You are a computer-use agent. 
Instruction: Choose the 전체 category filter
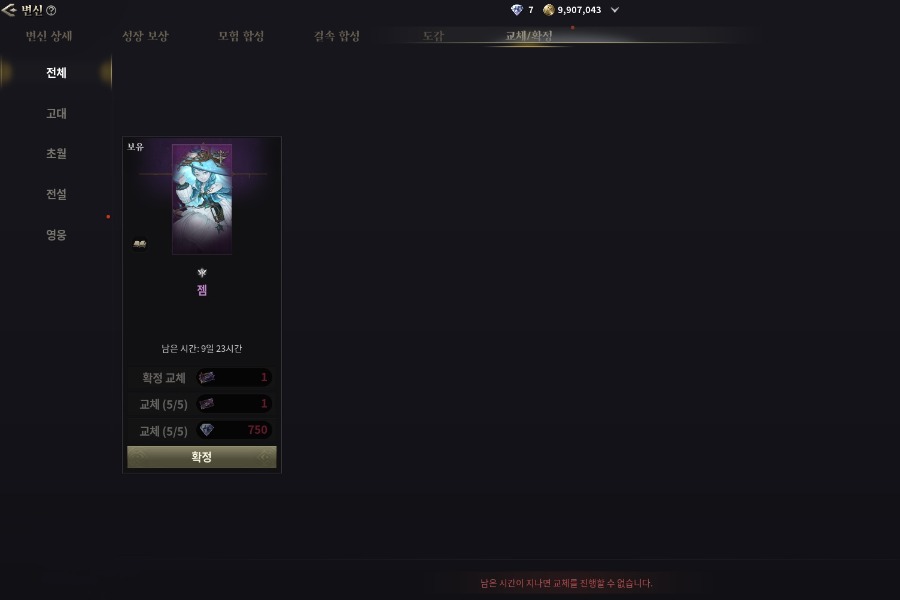56,73
